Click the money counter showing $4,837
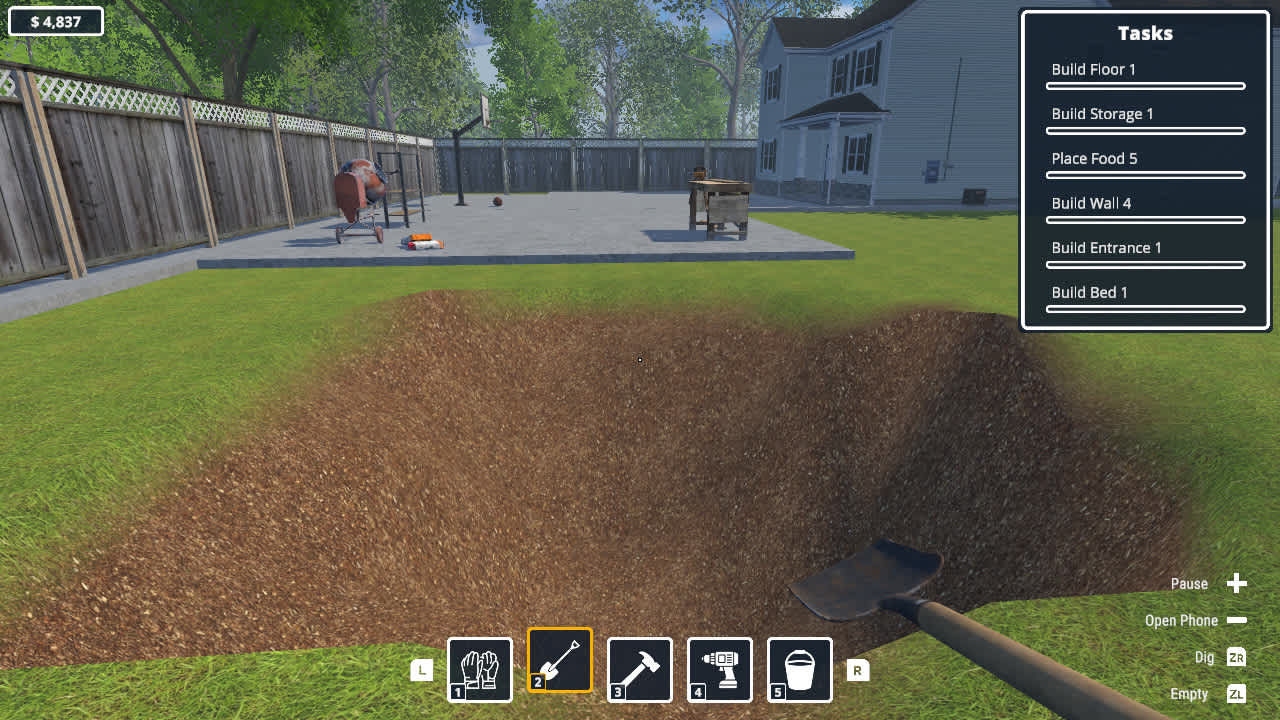The image size is (1280, 720). pyautogui.click(x=55, y=20)
